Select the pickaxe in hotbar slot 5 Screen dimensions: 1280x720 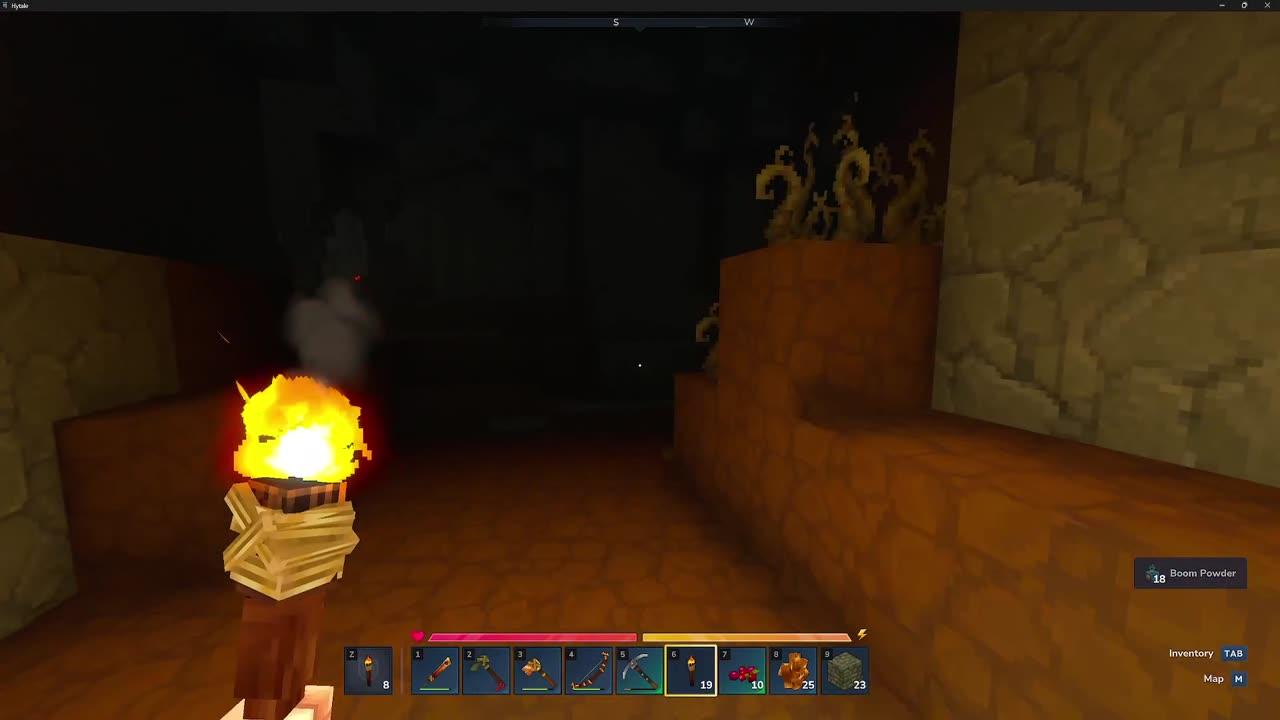click(x=640, y=670)
